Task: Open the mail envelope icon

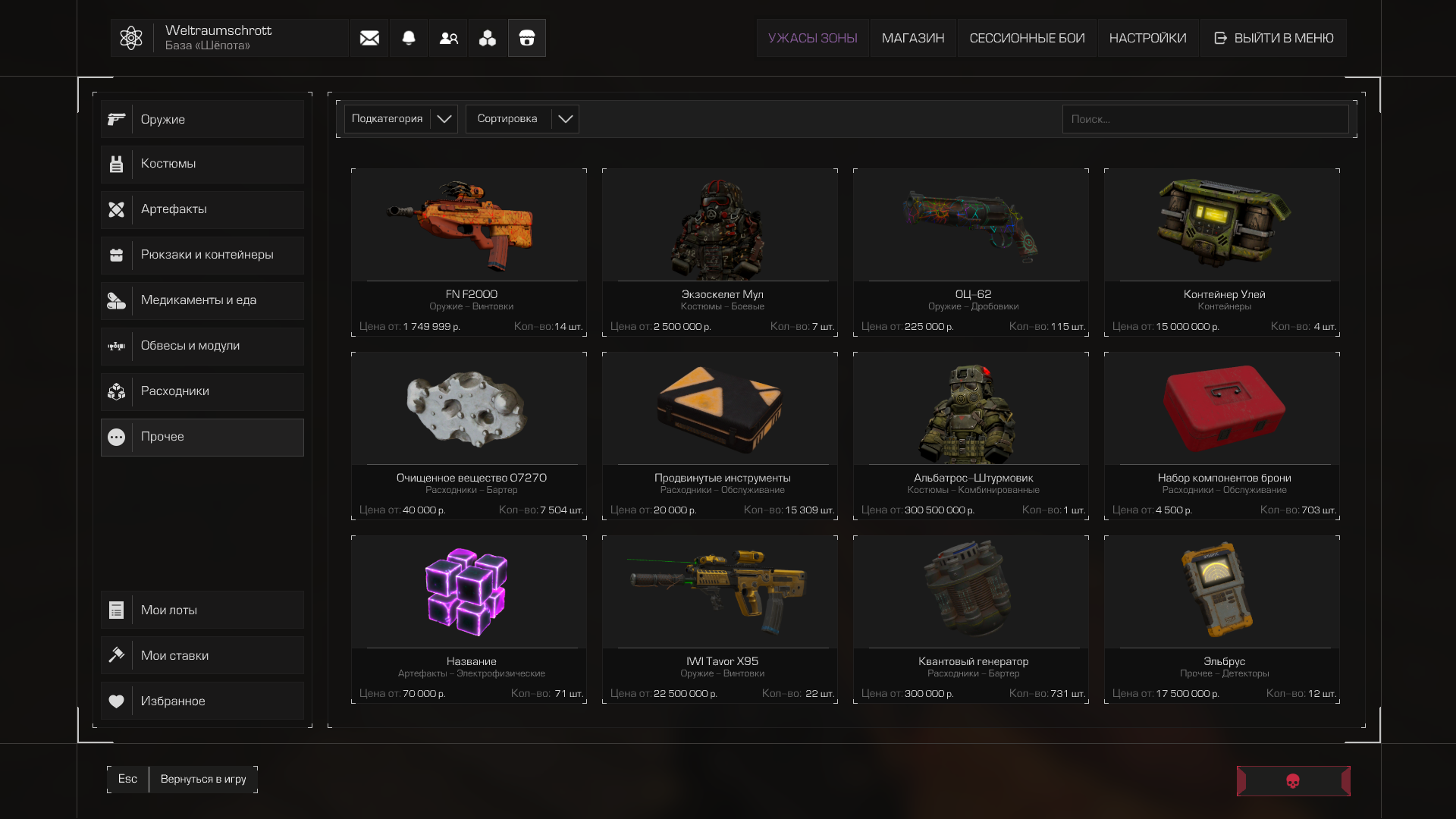Action: pyautogui.click(x=369, y=38)
